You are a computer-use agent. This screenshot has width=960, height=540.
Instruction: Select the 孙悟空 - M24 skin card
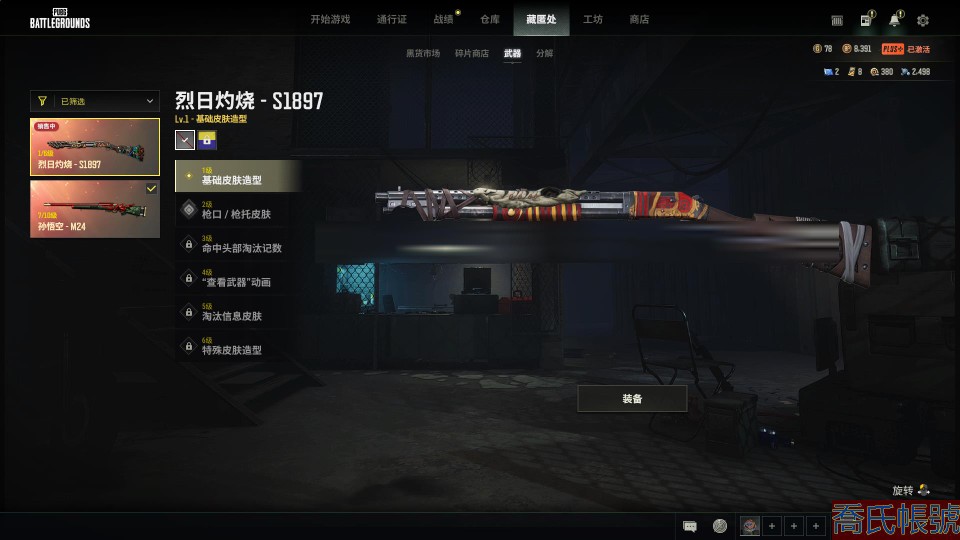tap(95, 209)
